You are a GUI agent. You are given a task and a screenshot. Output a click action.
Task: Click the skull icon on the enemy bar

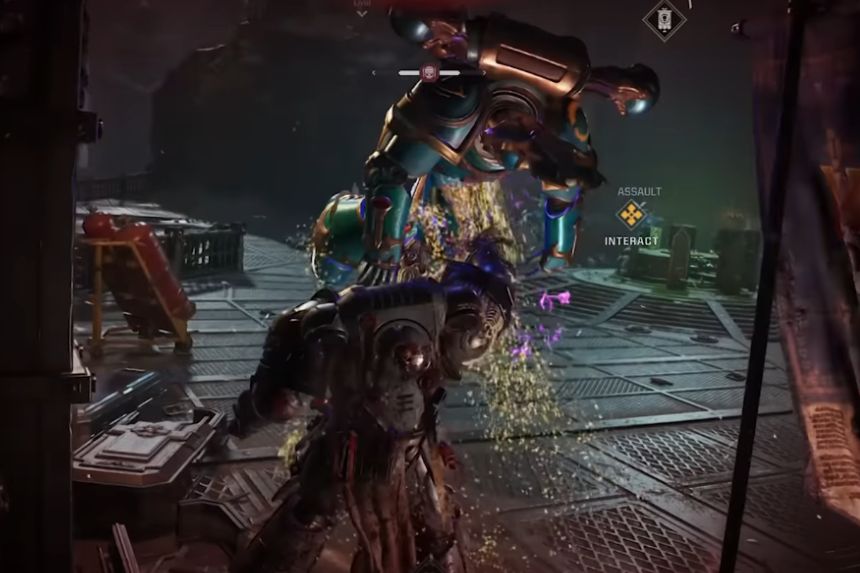coord(429,72)
